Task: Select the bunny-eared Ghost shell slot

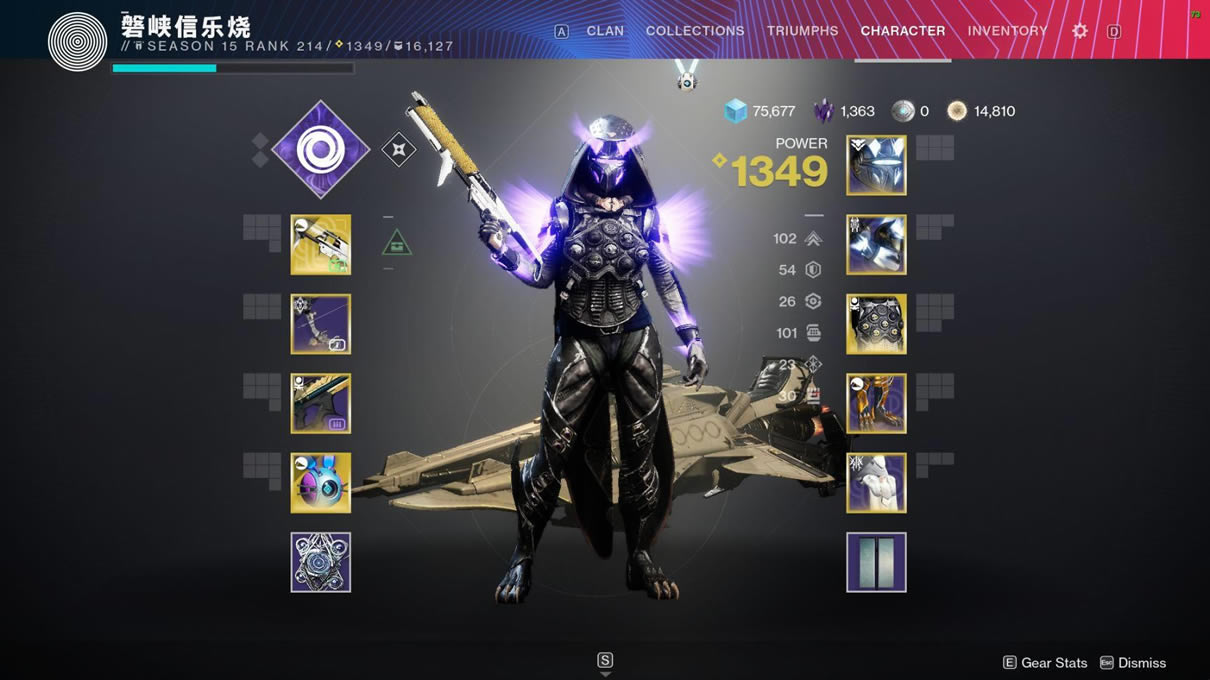Action: point(321,483)
